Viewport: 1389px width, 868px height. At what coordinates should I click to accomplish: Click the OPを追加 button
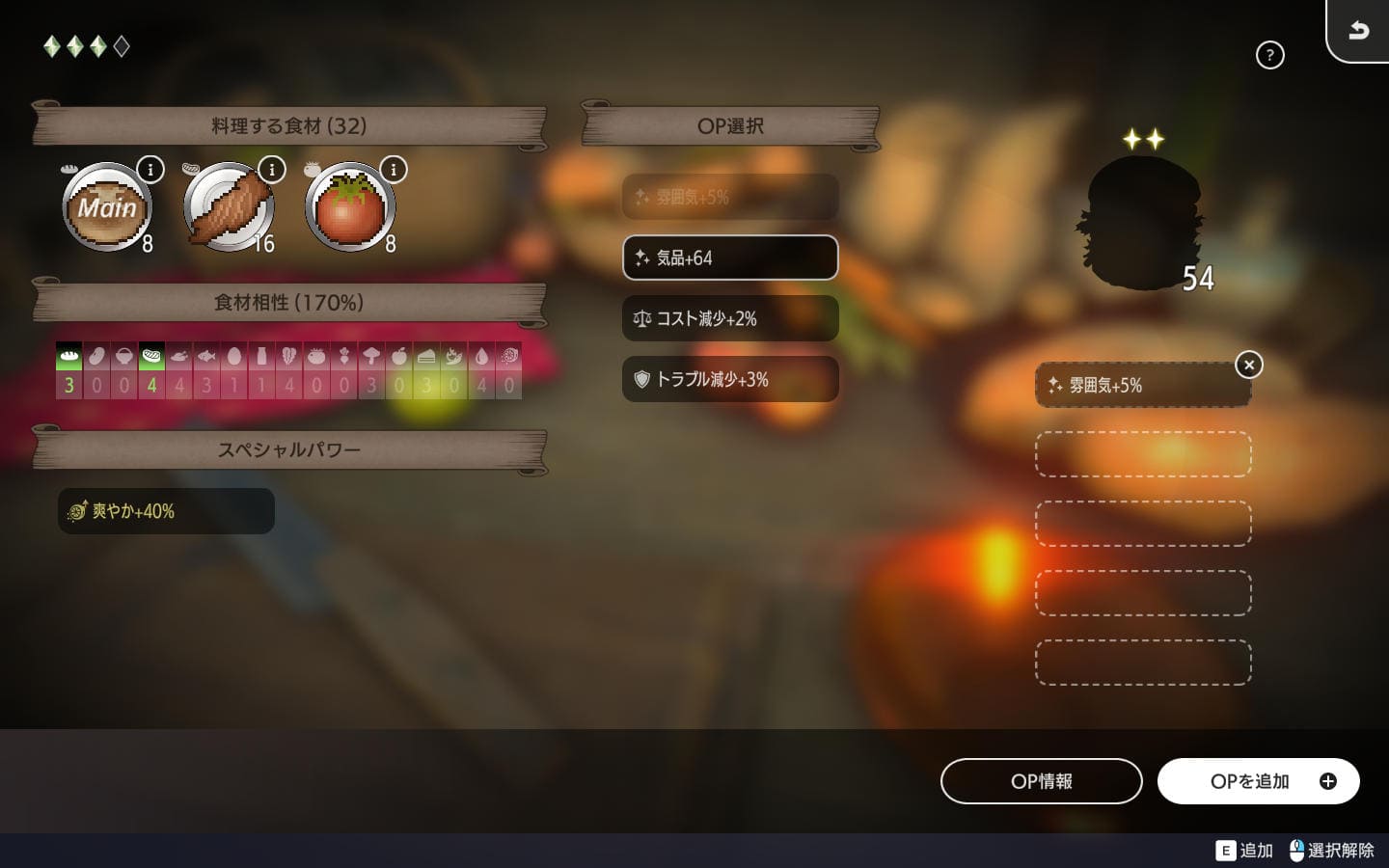[x=1258, y=781]
